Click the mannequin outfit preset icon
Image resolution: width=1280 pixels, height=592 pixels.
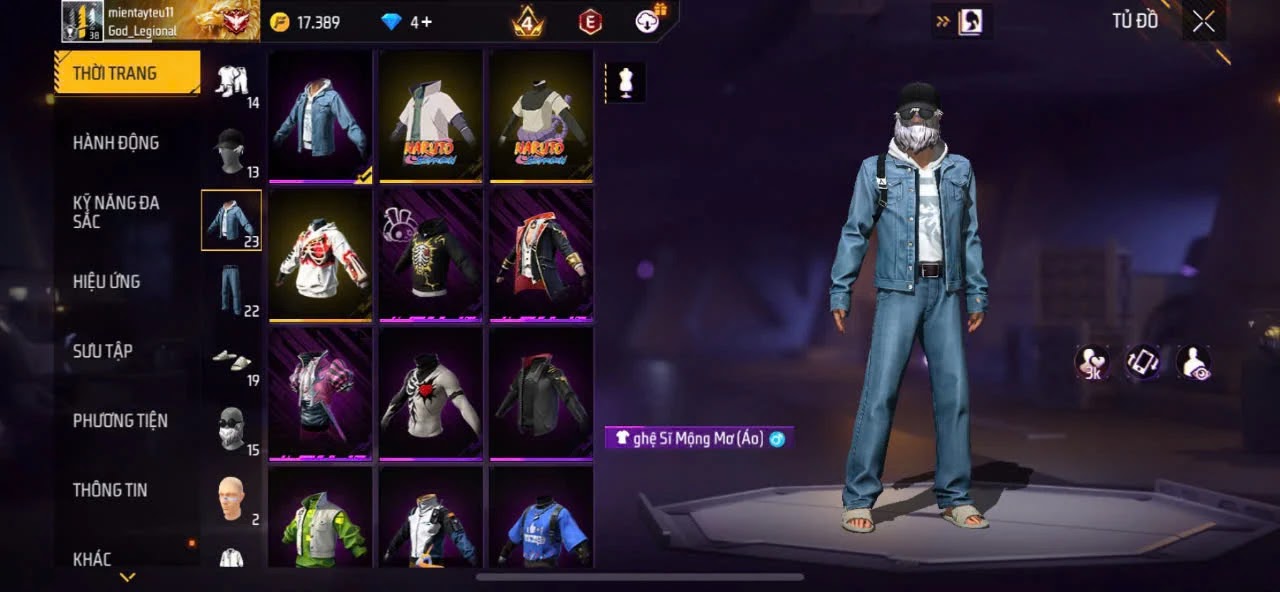pyautogui.click(x=626, y=83)
